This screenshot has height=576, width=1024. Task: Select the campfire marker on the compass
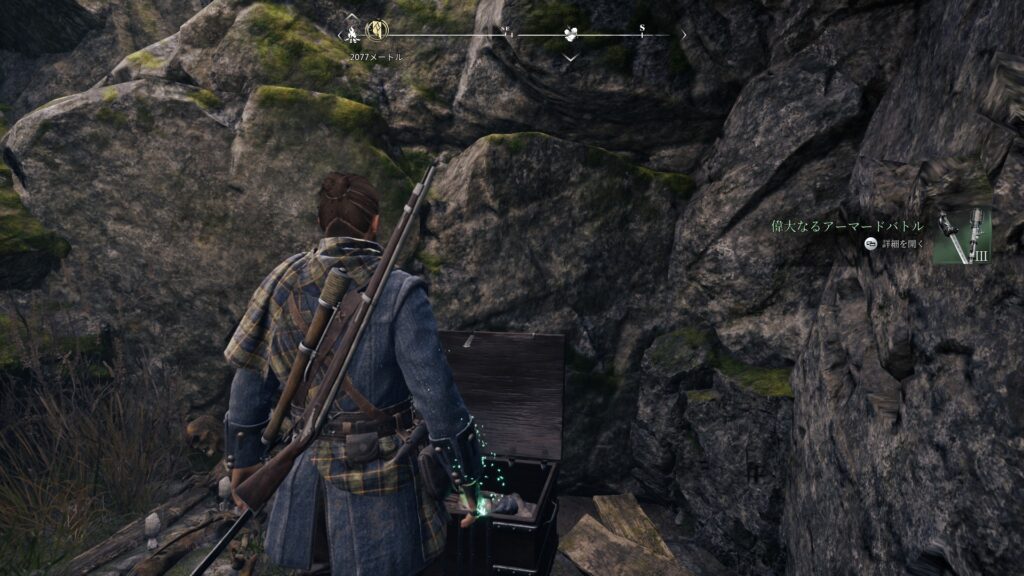coord(353,32)
